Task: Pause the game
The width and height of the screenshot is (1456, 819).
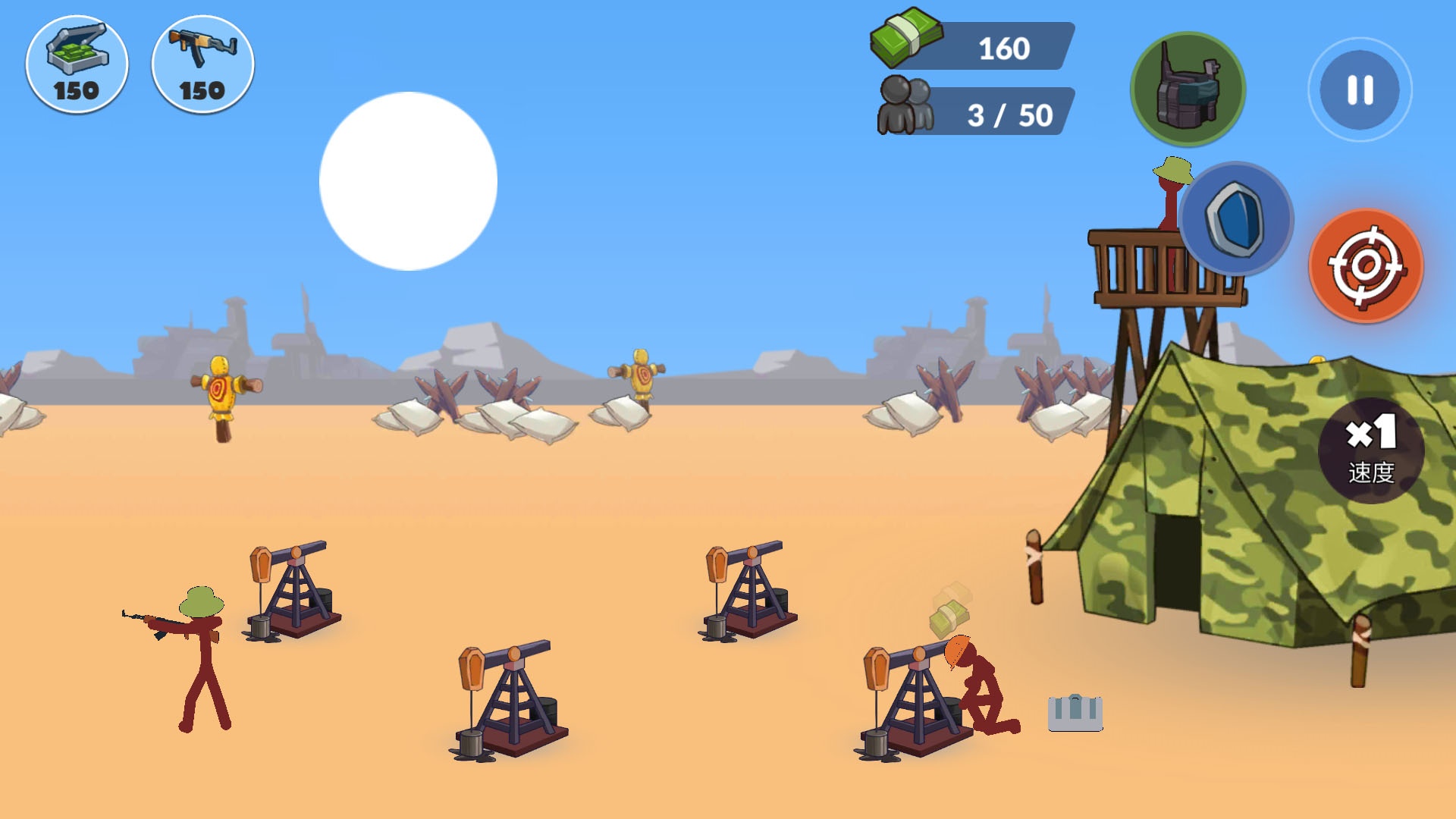Action: pyautogui.click(x=1359, y=89)
